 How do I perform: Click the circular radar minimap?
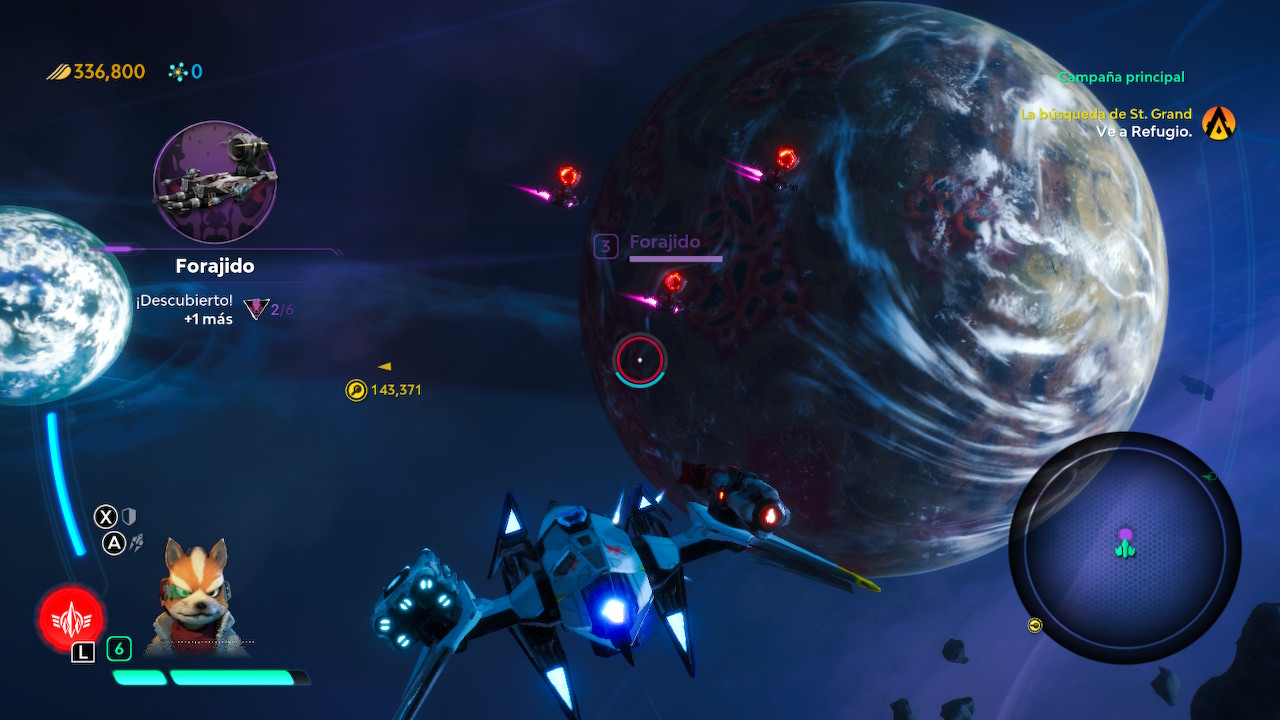[1124, 547]
